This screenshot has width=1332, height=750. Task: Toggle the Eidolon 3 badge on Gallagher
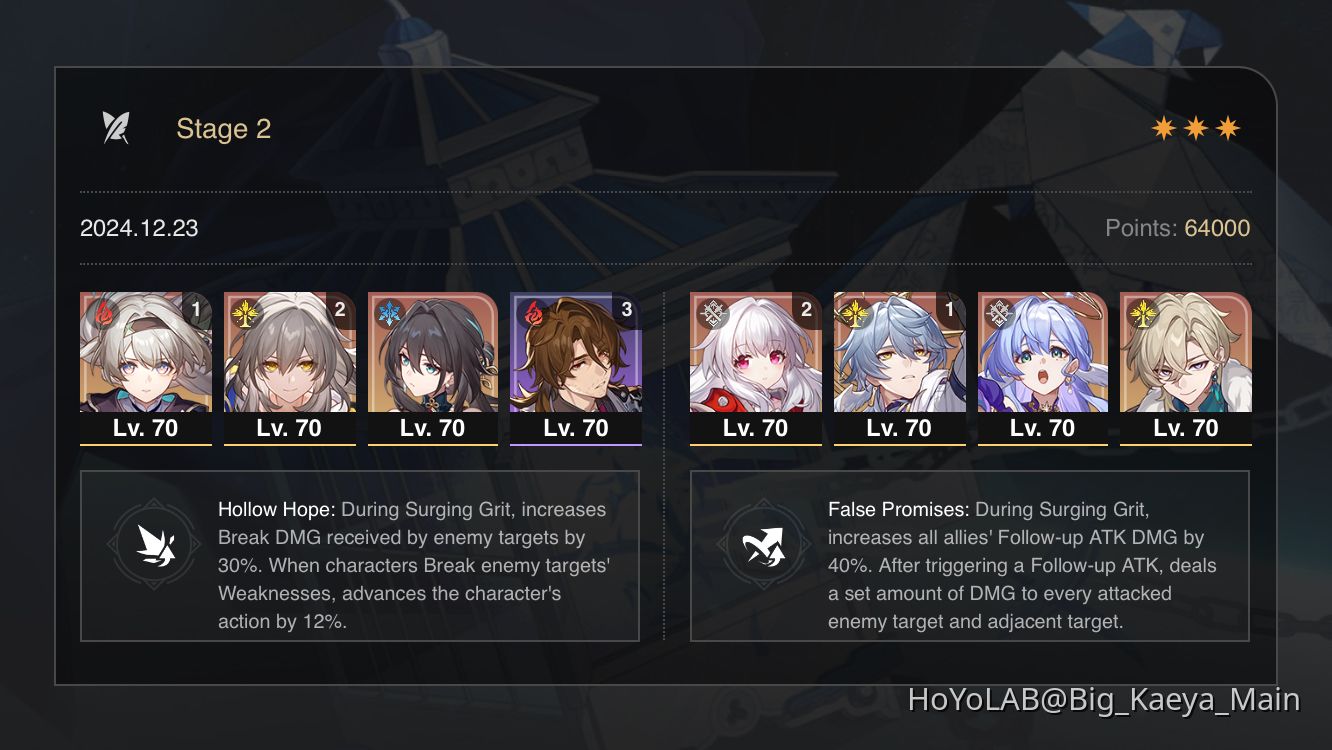click(x=627, y=310)
